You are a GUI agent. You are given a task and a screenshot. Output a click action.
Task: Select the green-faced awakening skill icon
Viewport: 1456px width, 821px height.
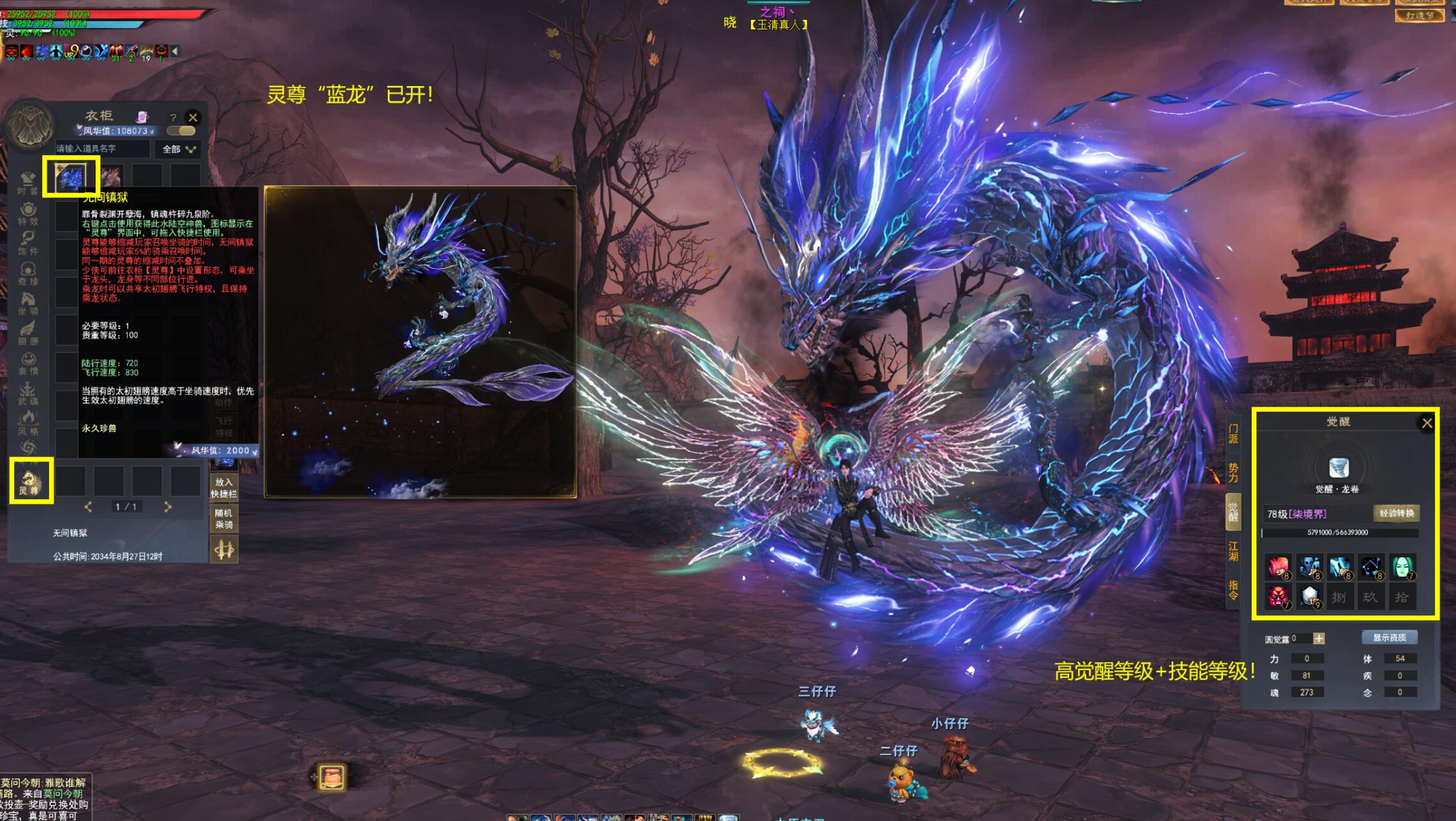point(1403,566)
